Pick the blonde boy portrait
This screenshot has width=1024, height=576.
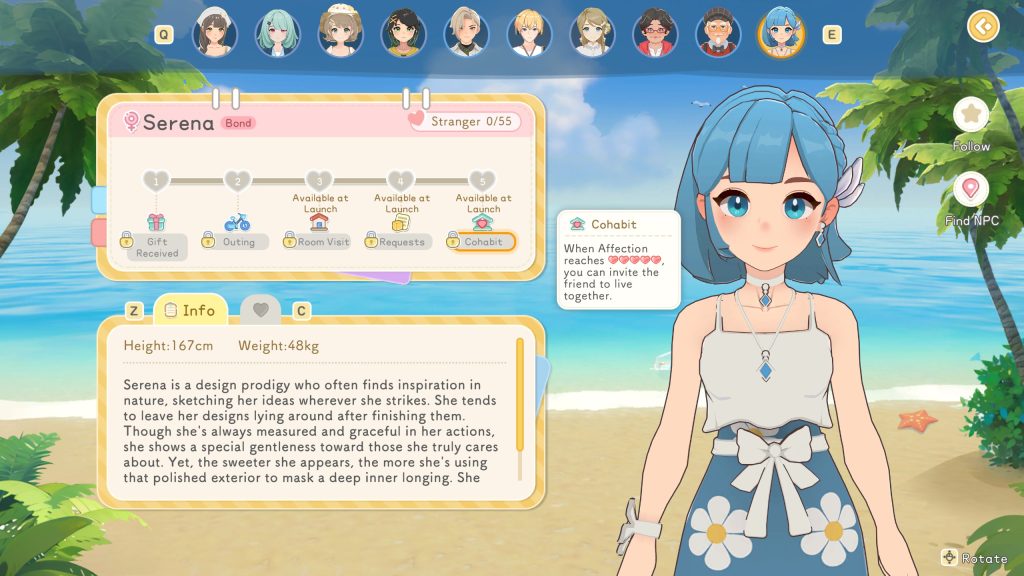(x=529, y=33)
